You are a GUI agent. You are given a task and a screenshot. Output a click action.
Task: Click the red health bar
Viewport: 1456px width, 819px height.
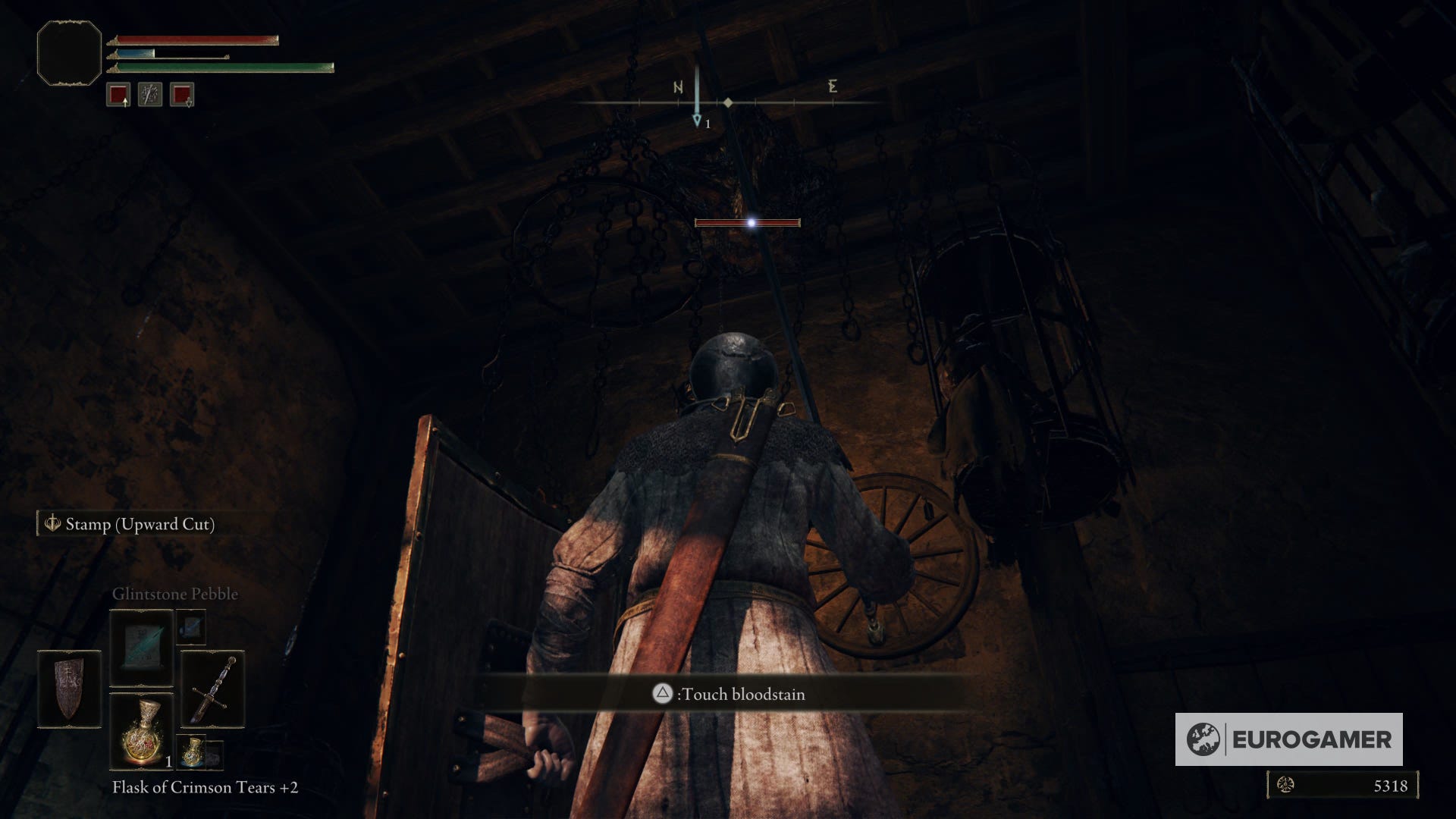tap(197, 39)
